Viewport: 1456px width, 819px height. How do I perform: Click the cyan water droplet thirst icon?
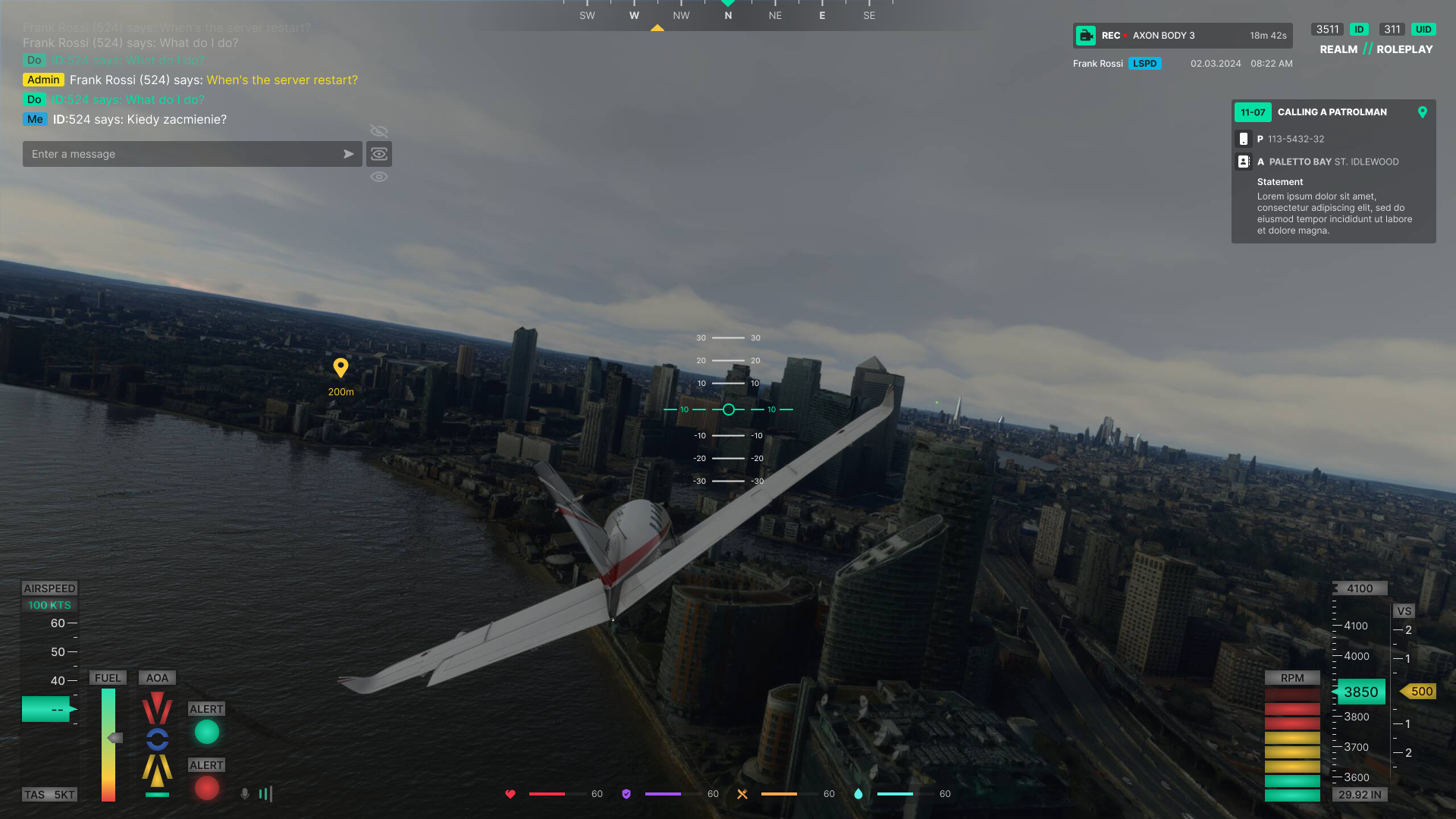(x=858, y=794)
